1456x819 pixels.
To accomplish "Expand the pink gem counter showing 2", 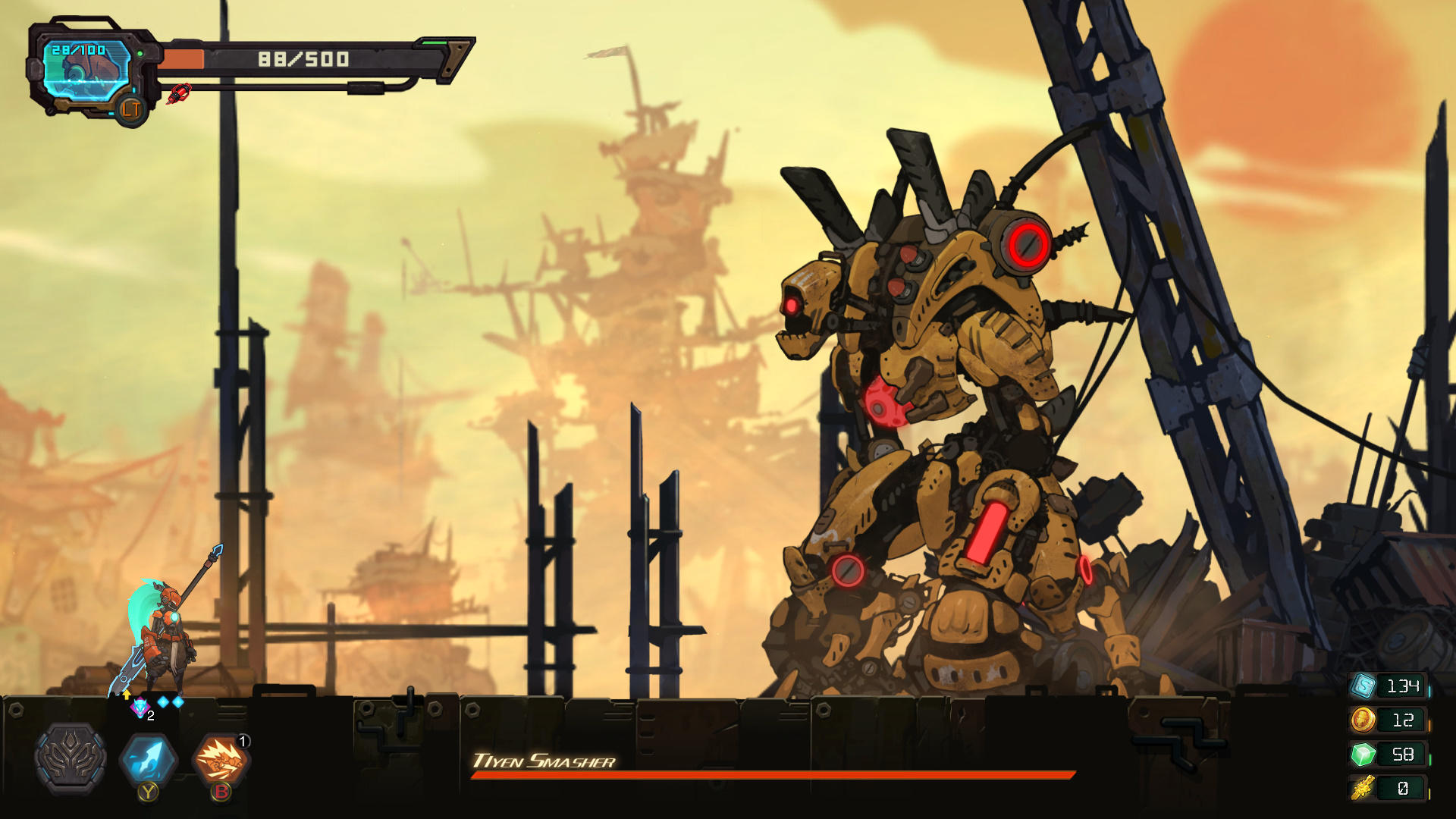I will (140, 707).
